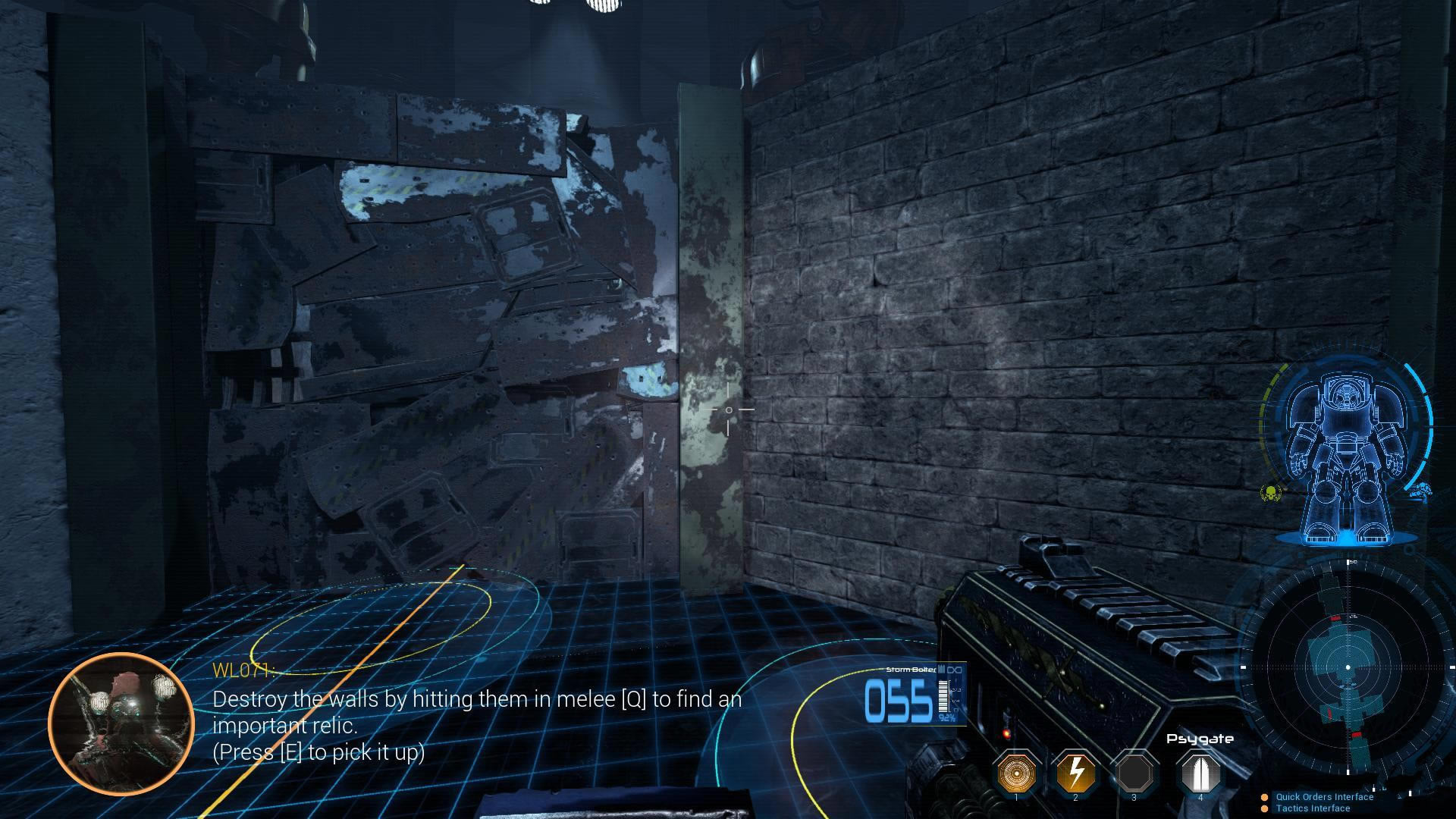Activate the concentric rings ability in slot 1
Image resolution: width=1456 pixels, height=819 pixels.
click(x=1016, y=773)
